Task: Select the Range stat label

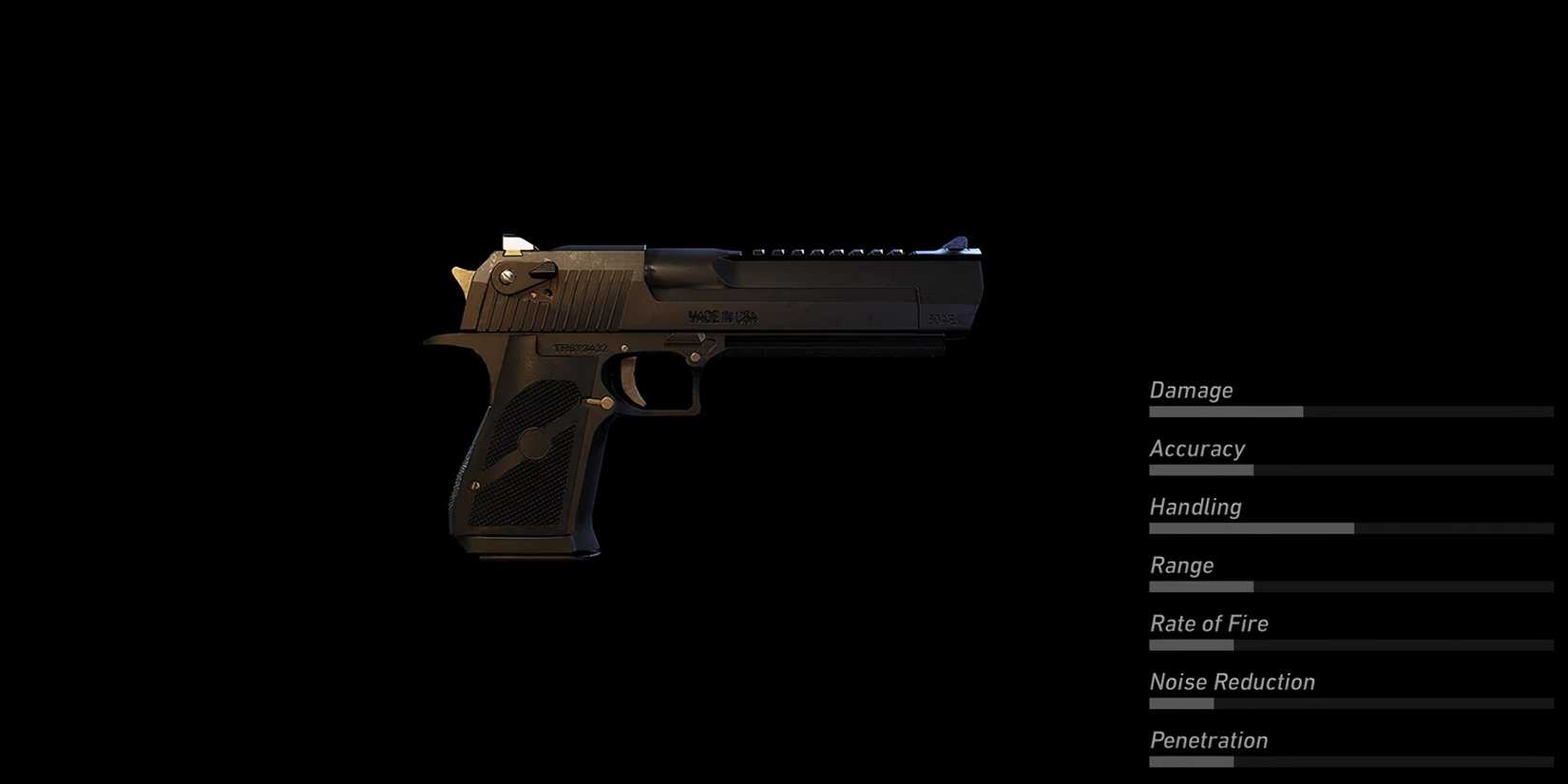Action: pyautogui.click(x=1181, y=565)
